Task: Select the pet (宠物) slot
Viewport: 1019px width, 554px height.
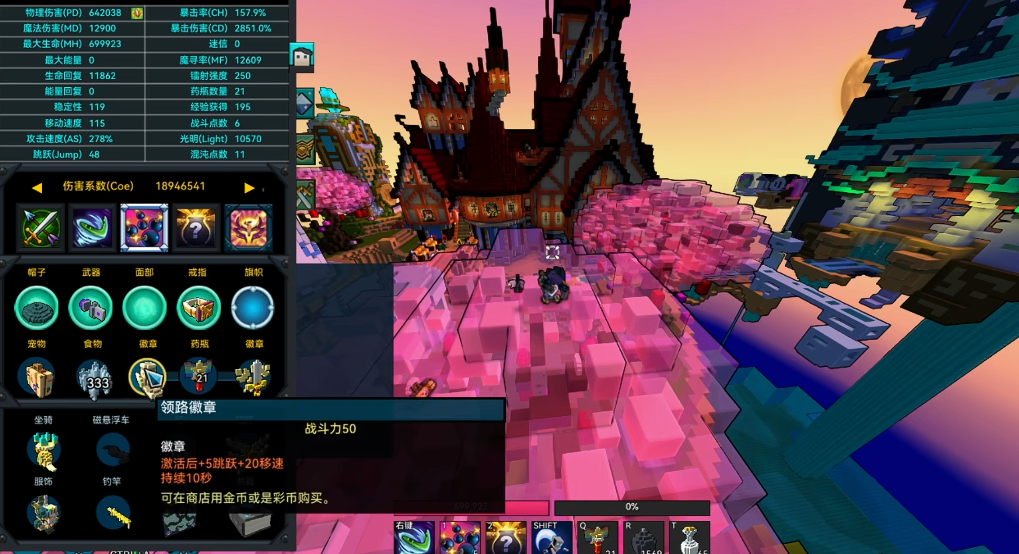Action: point(39,378)
